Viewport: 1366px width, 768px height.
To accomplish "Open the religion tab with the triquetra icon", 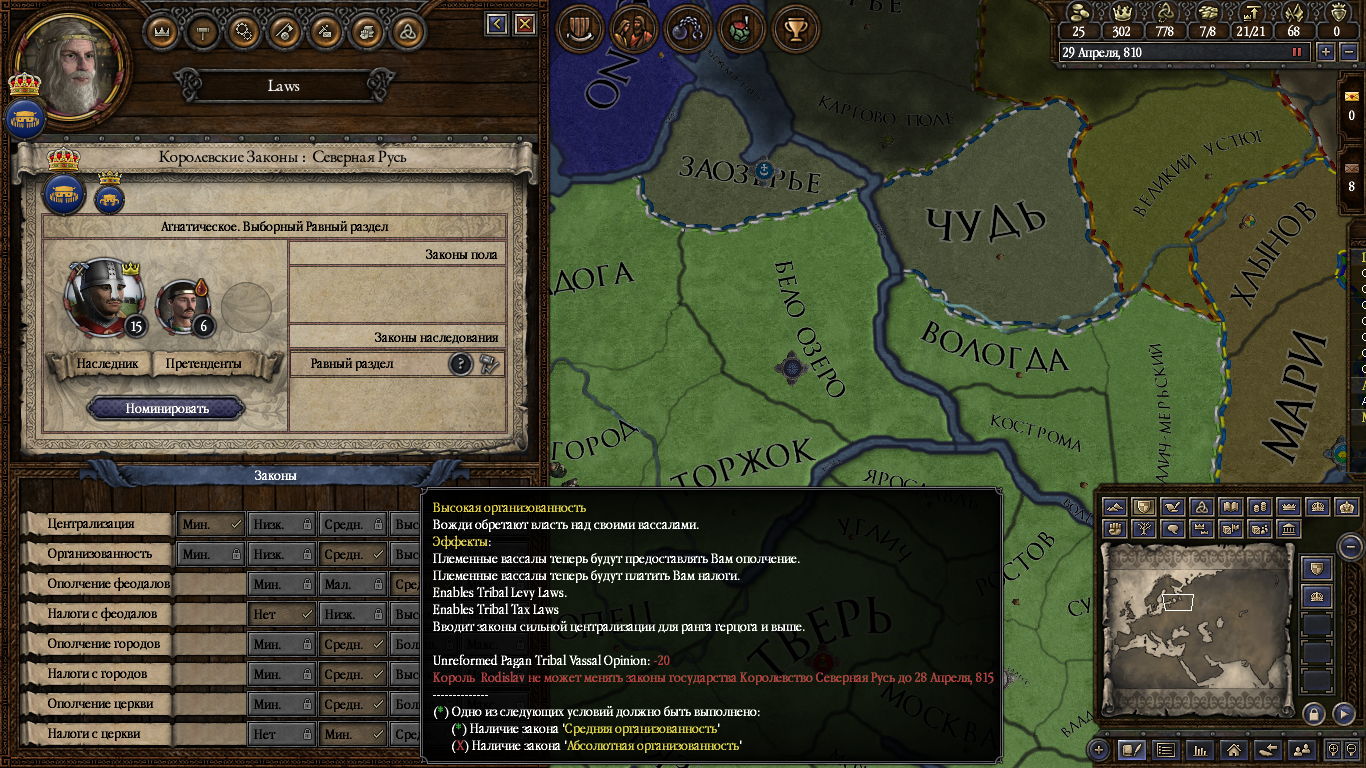I will (407, 30).
